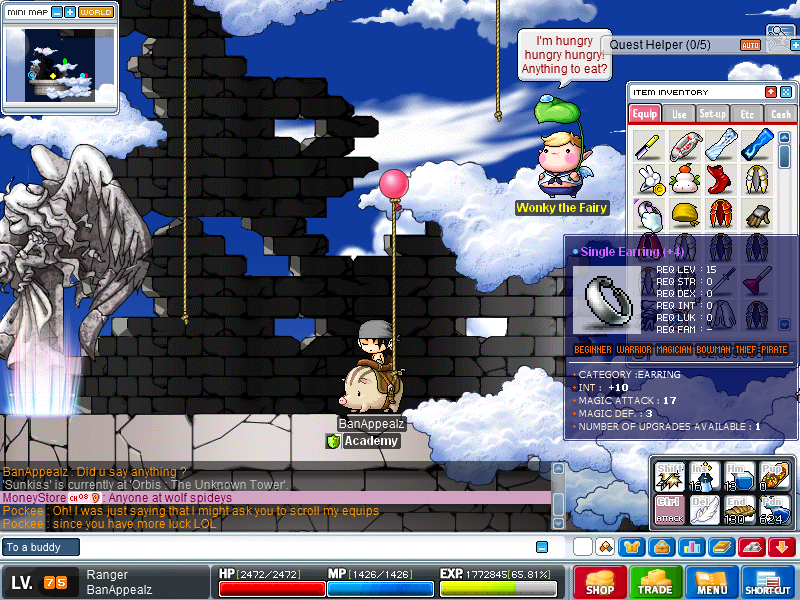Switch to the Use inventory tab
800x600 pixels.
click(x=679, y=114)
